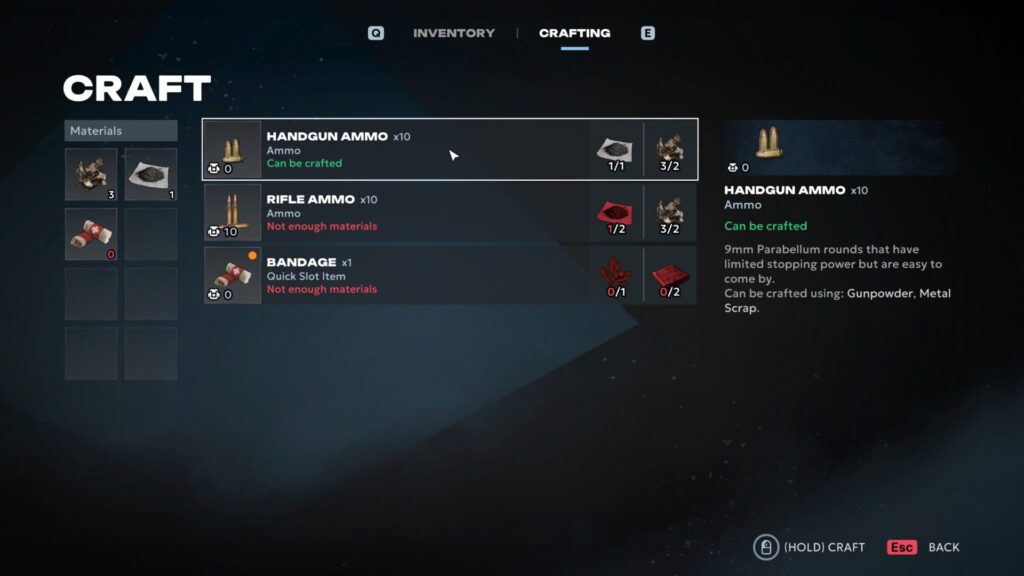
Task: Click the red herb ingredient for Bandage
Action: coord(614,275)
